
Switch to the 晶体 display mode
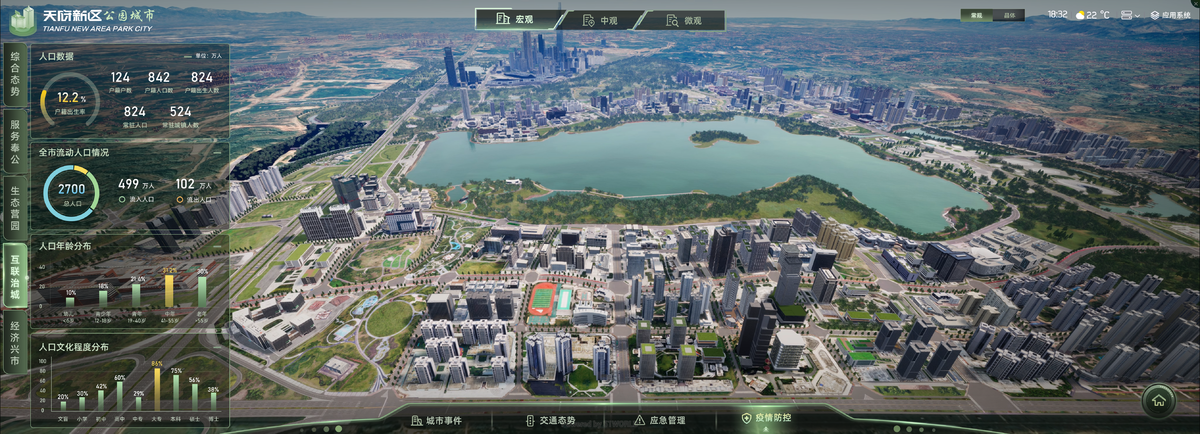(x=1010, y=15)
